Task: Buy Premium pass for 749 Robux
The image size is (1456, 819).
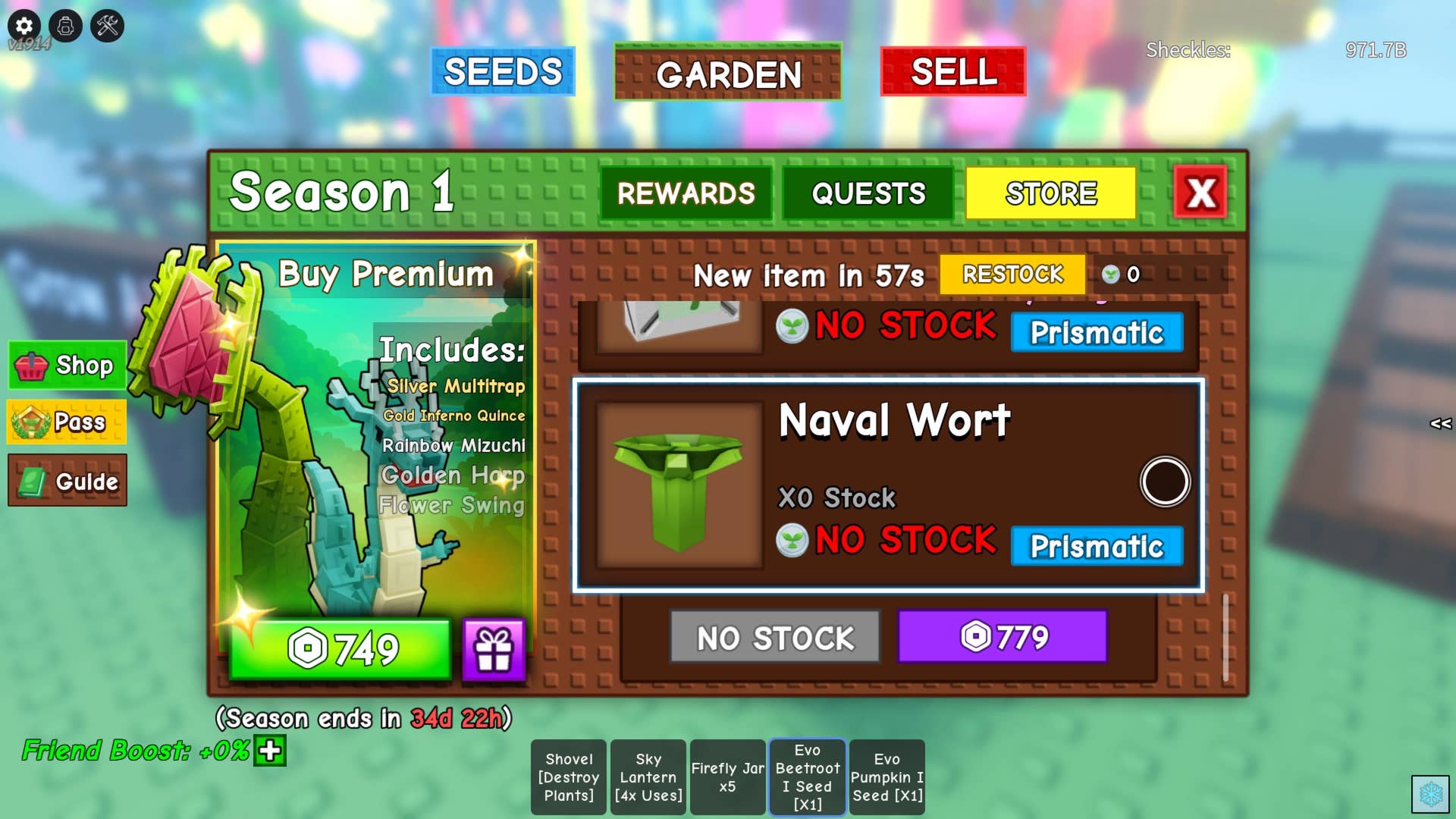Action: coord(341,649)
